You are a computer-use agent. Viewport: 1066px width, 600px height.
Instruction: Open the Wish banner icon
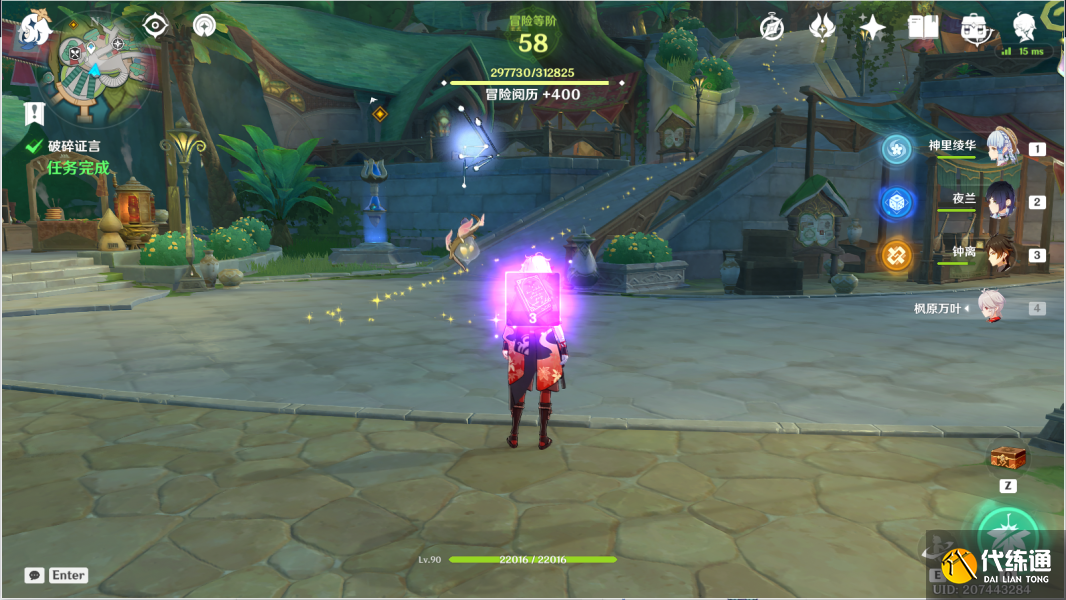point(822,28)
